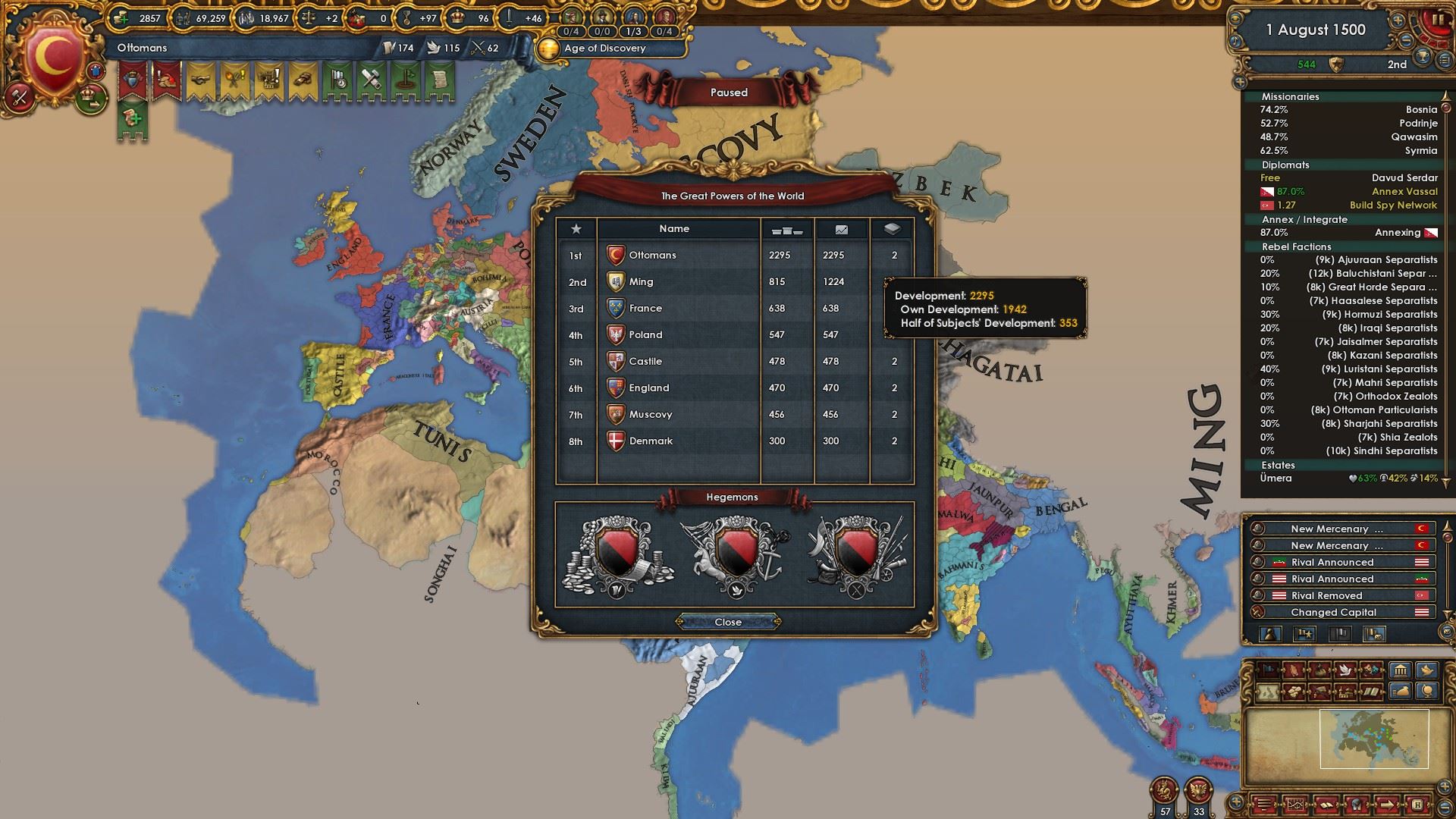Open the naval hegemon shield with anchor
1456x819 pixels.
pyautogui.click(x=734, y=555)
